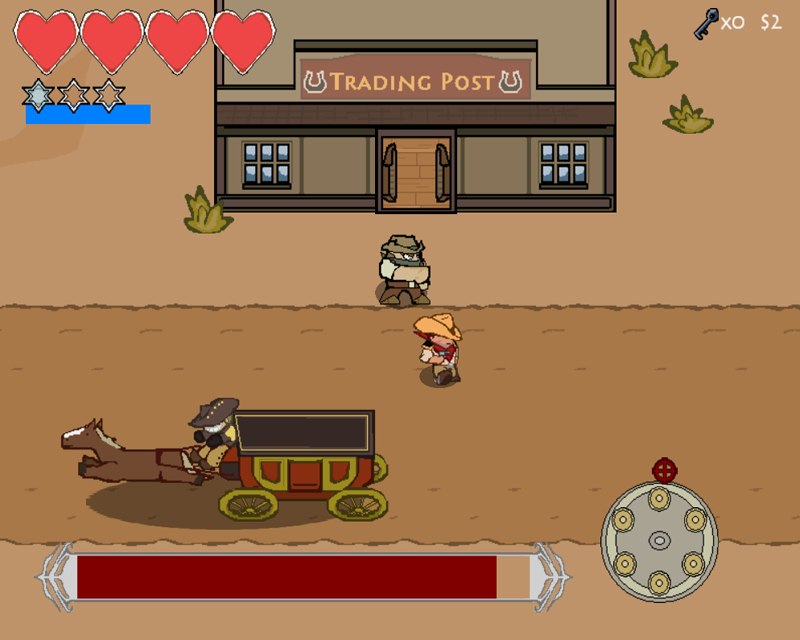Click the revolver cylinder weapon icon
Viewport: 800px width, 640px height.
pos(659,541)
